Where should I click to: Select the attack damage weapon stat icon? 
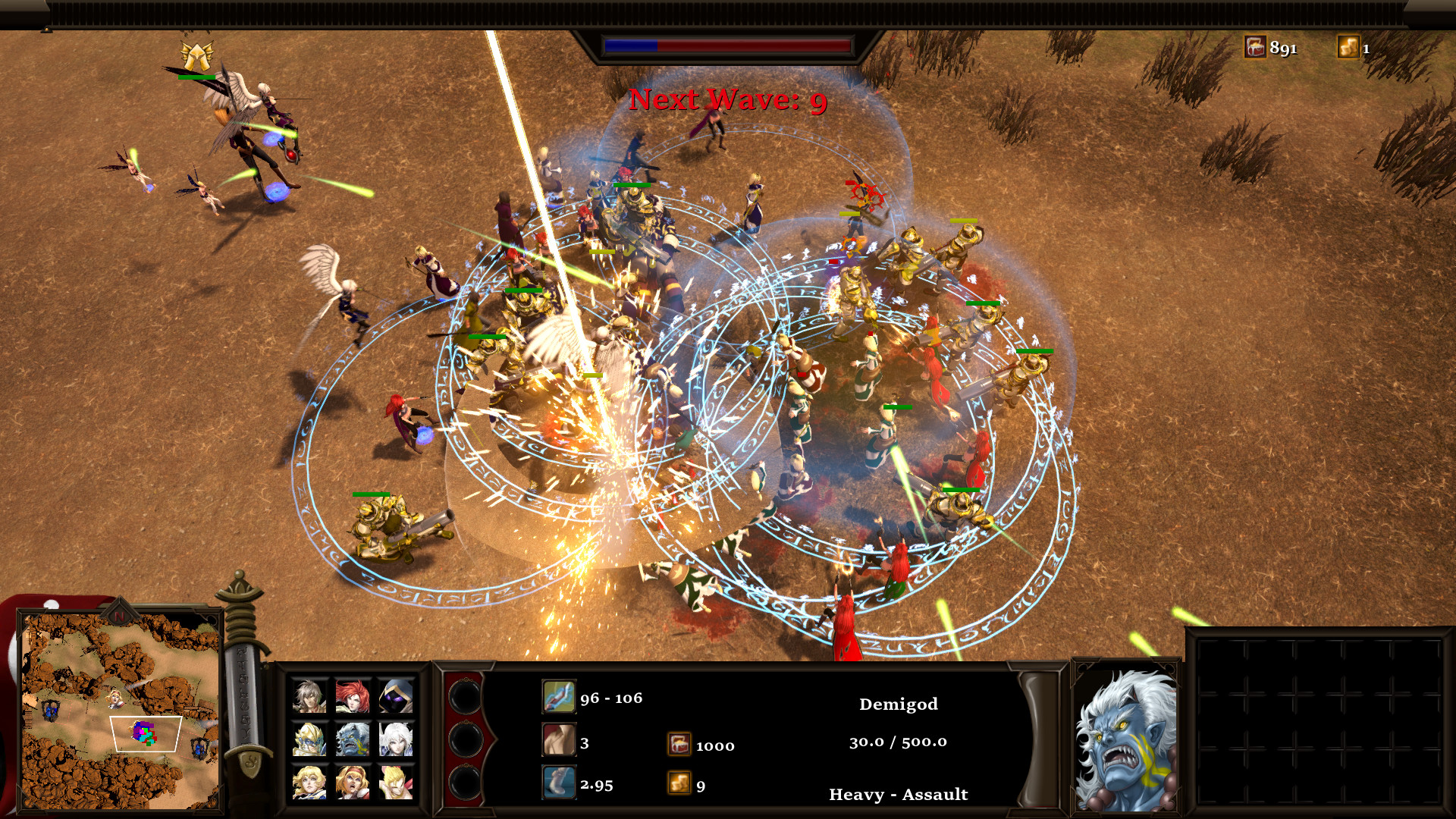tap(560, 696)
